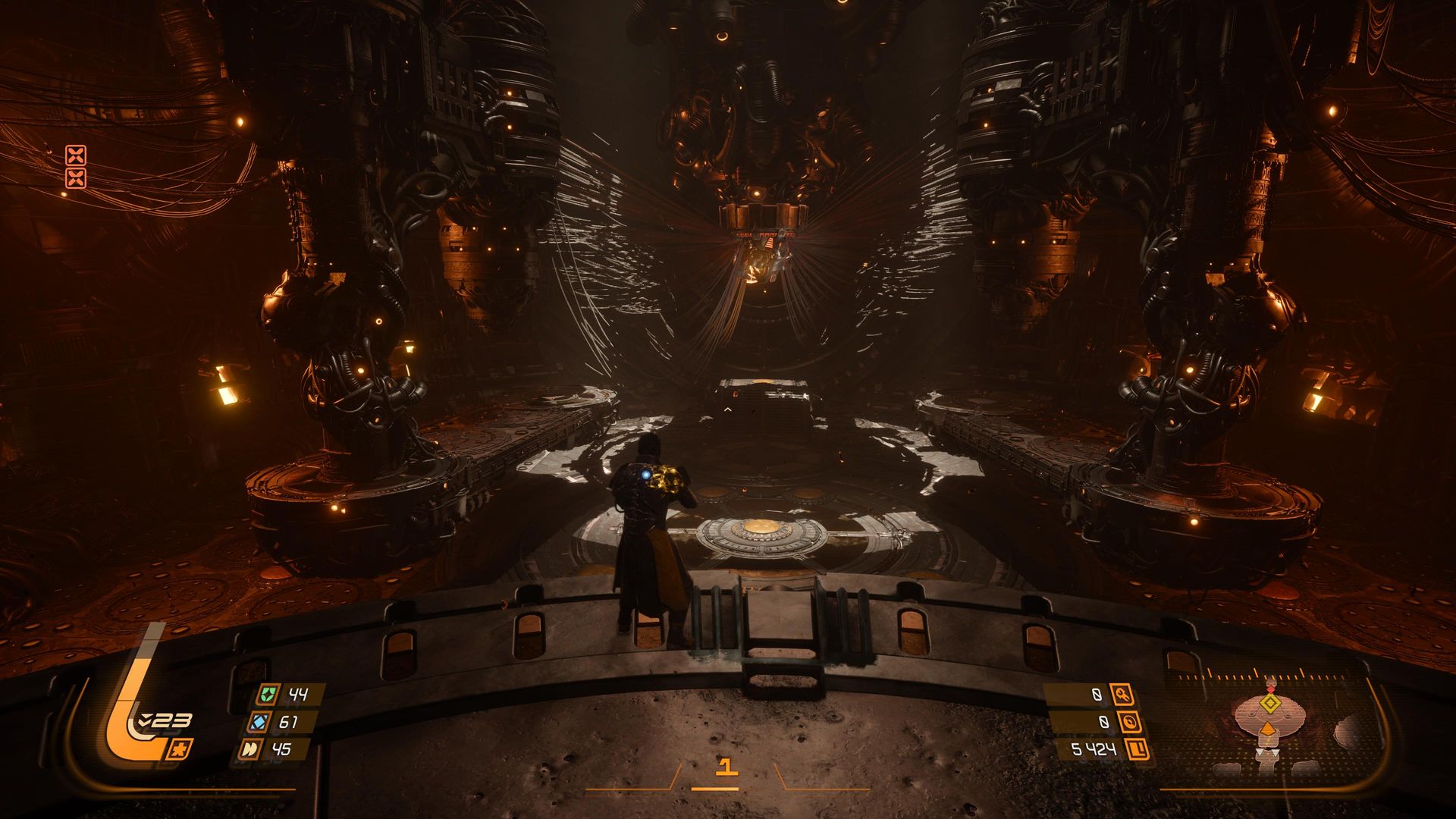This screenshot has height=819, width=1456.
Task: Select the blue diamond stat icon
Action: pos(260,722)
